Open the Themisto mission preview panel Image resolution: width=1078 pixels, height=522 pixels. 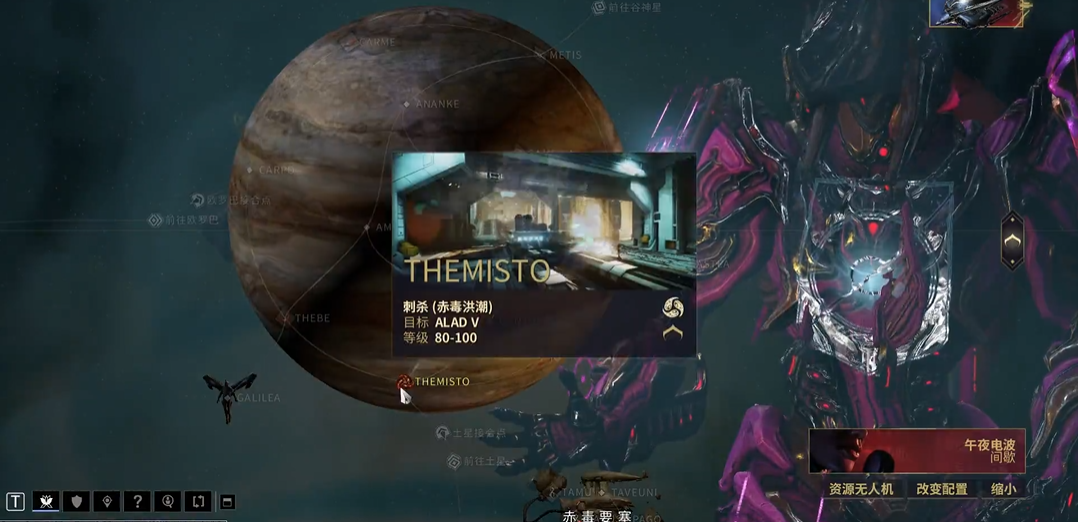[543, 253]
